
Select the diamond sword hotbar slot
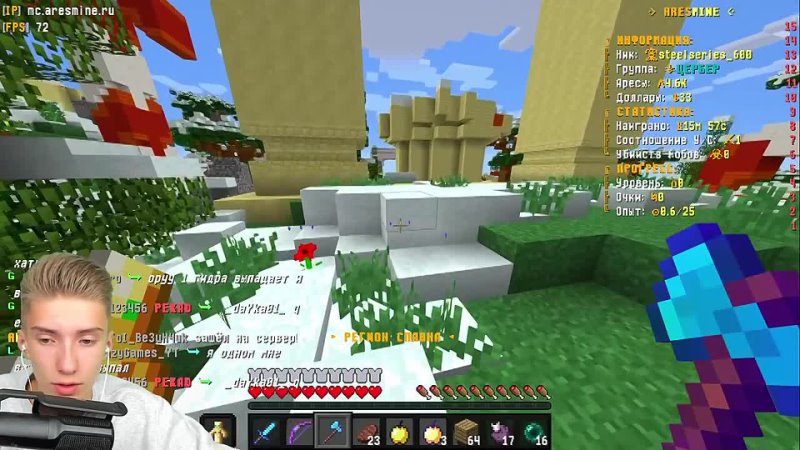[265, 431]
